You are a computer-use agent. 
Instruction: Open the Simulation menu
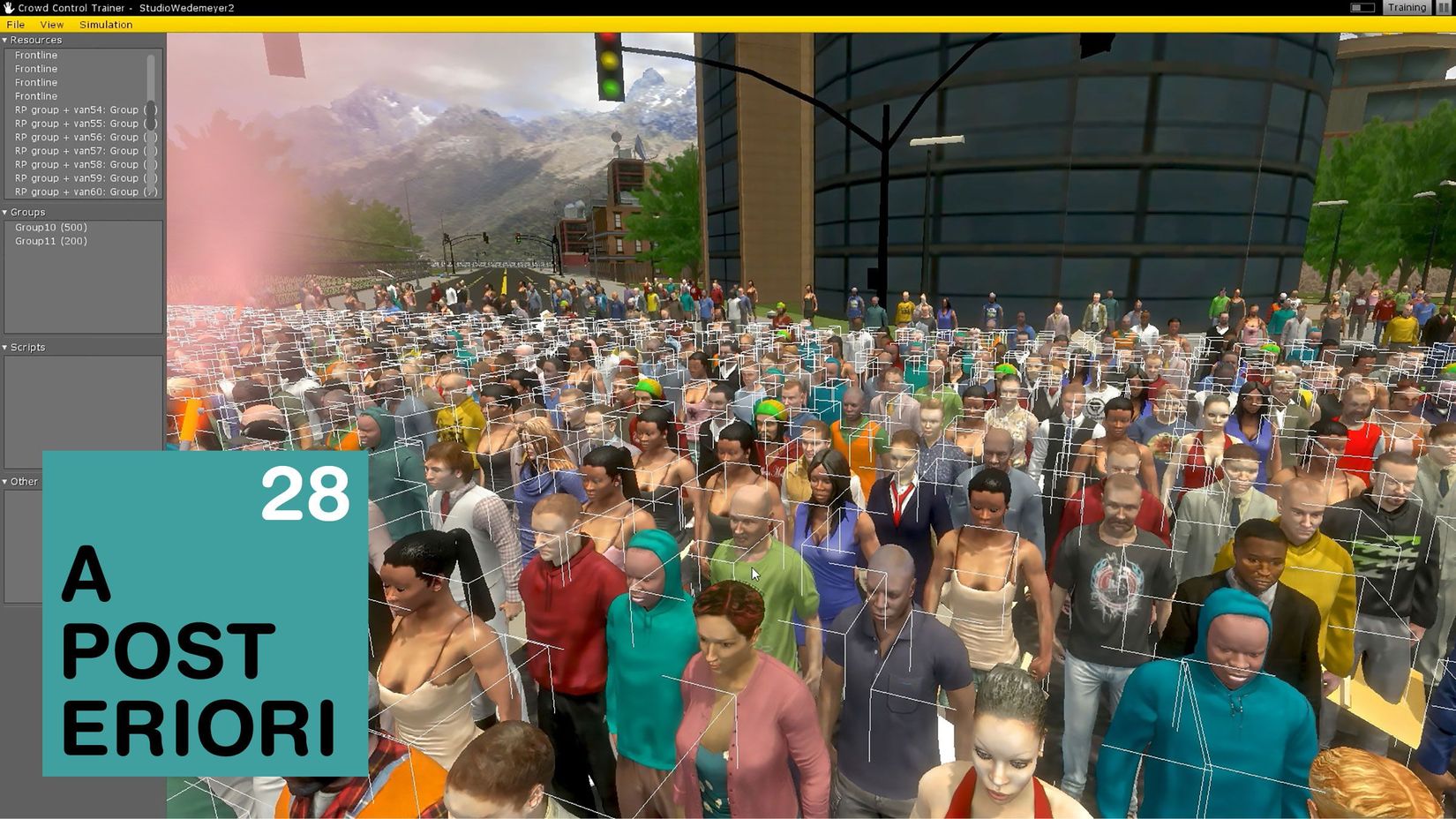point(106,25)
